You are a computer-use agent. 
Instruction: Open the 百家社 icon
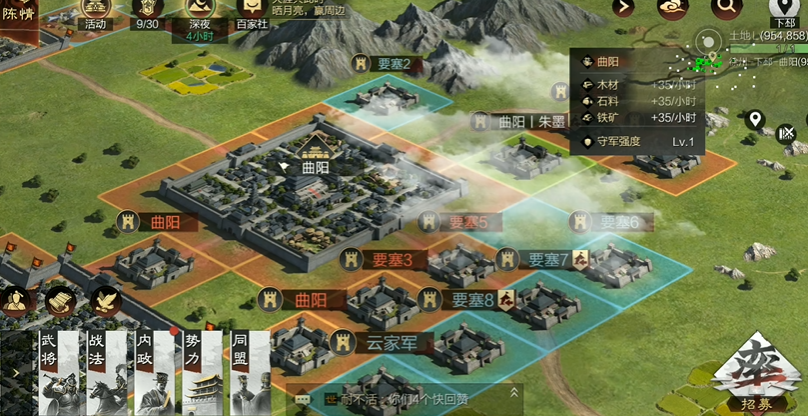coord(251,13)
